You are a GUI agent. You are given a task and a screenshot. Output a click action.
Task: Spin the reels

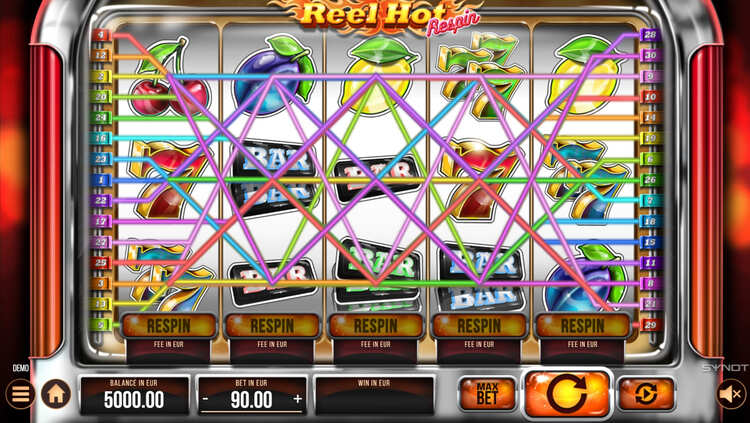(x=567, y=393)
